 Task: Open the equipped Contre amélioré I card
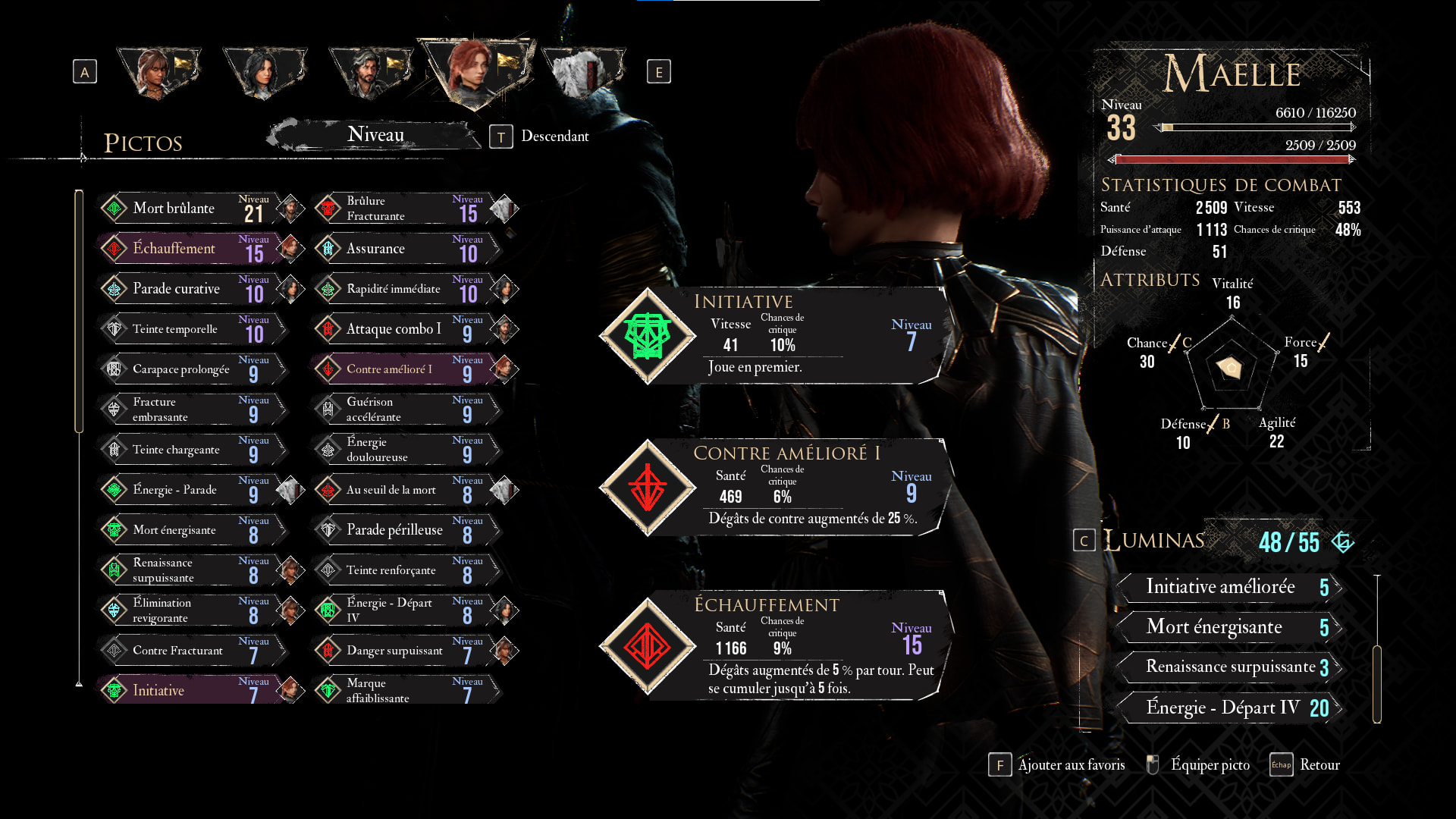coord(773,487)
